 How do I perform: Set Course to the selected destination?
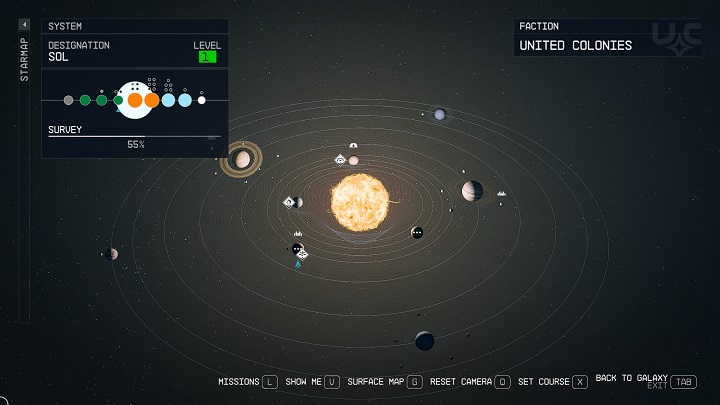(x=552, y=382)
